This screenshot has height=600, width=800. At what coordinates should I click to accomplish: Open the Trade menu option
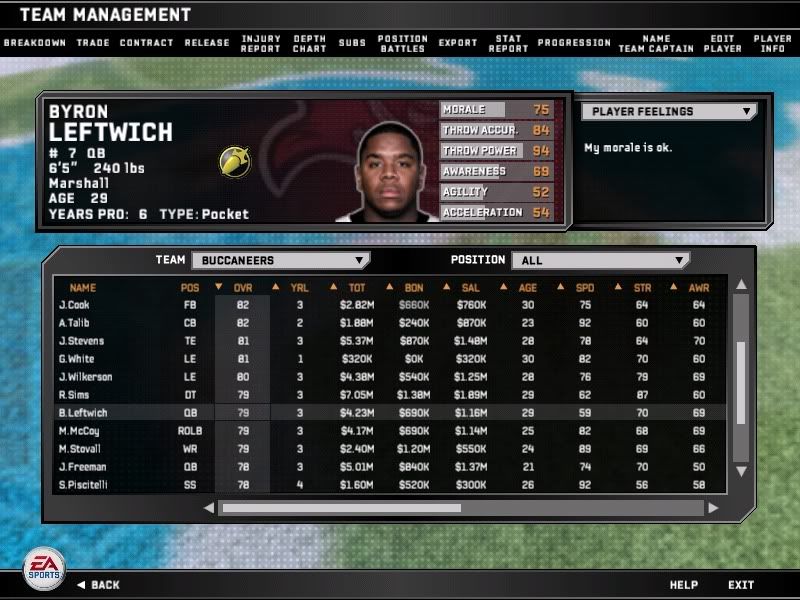point(92,43)
